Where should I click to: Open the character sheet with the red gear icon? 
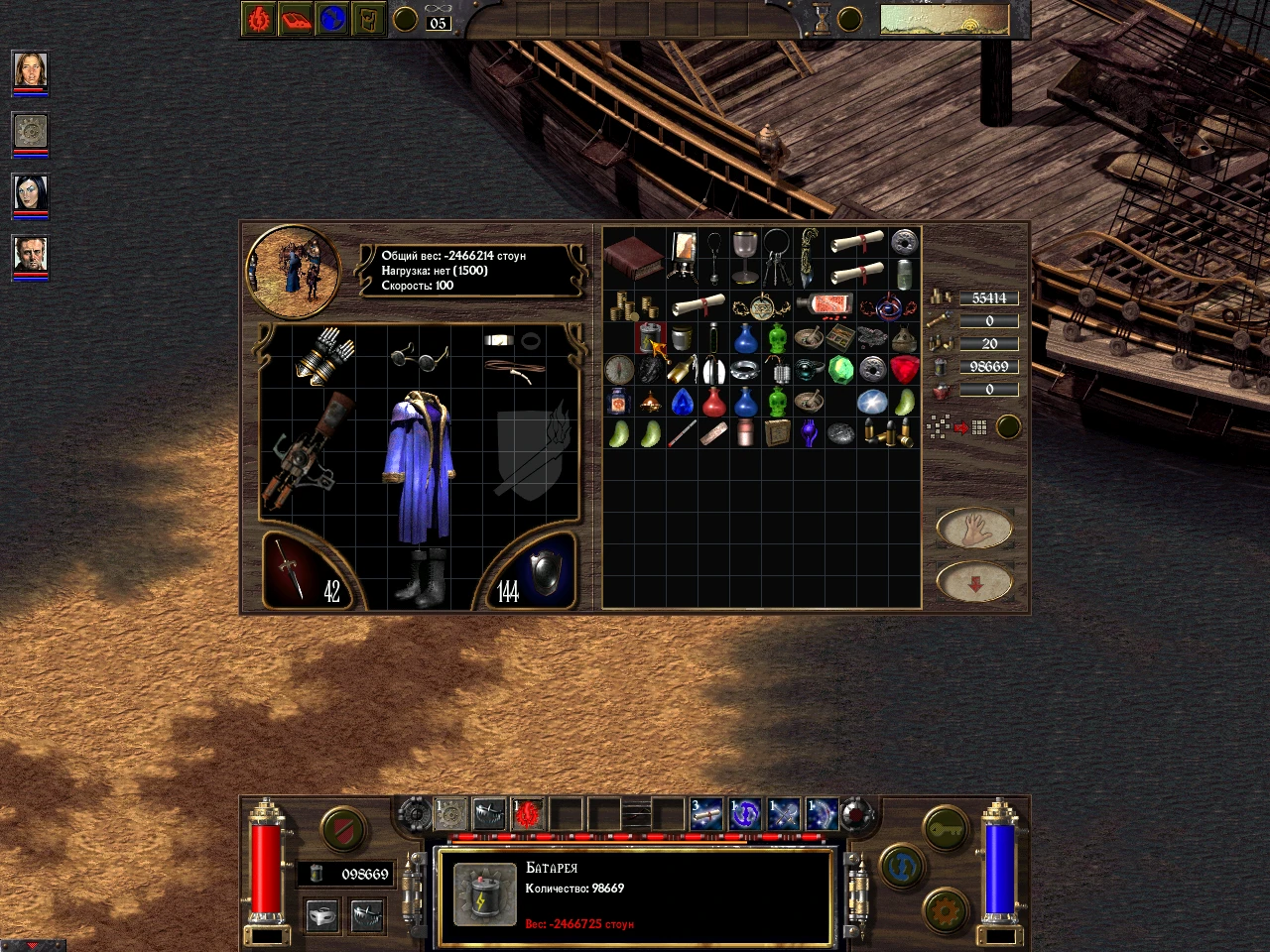click(x=257, y=18)
